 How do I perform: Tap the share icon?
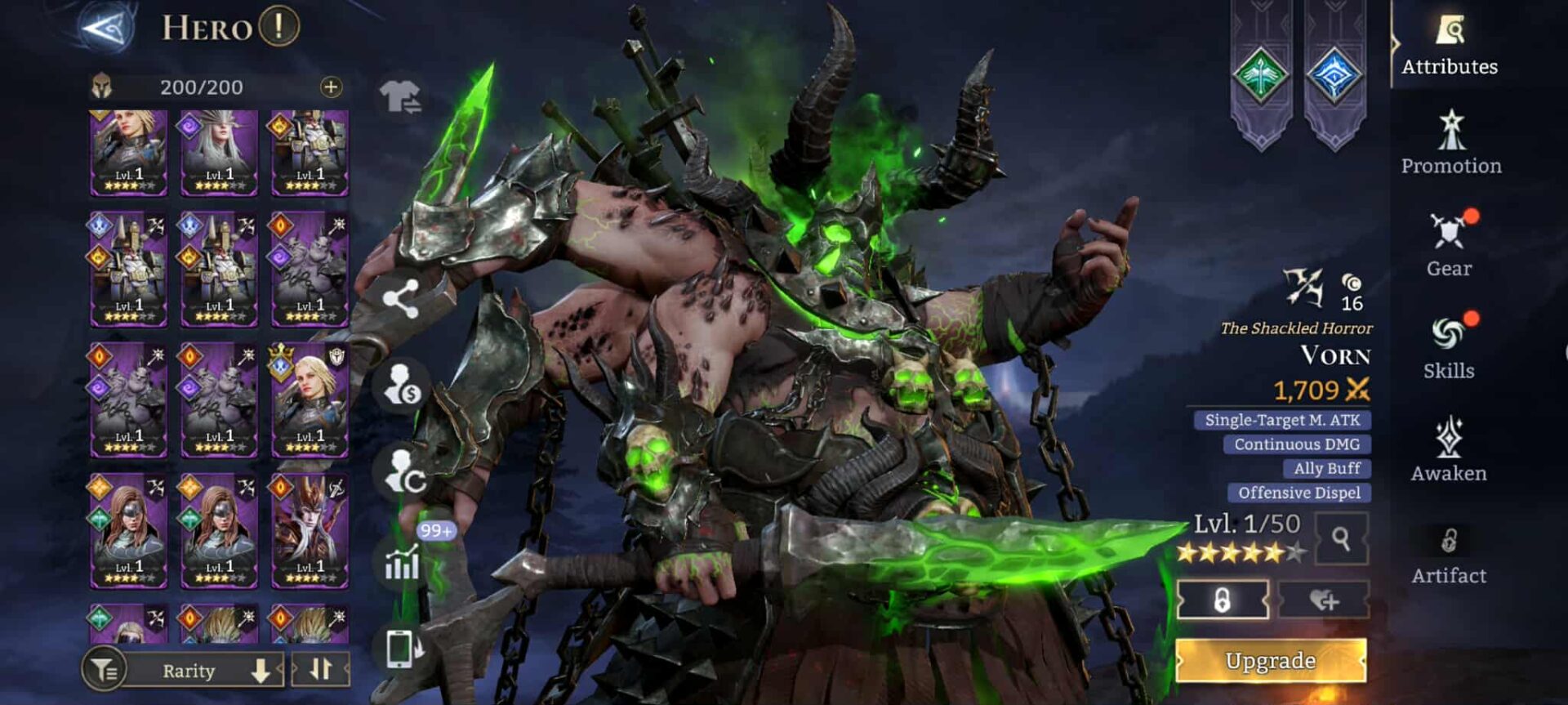[401, 299]
